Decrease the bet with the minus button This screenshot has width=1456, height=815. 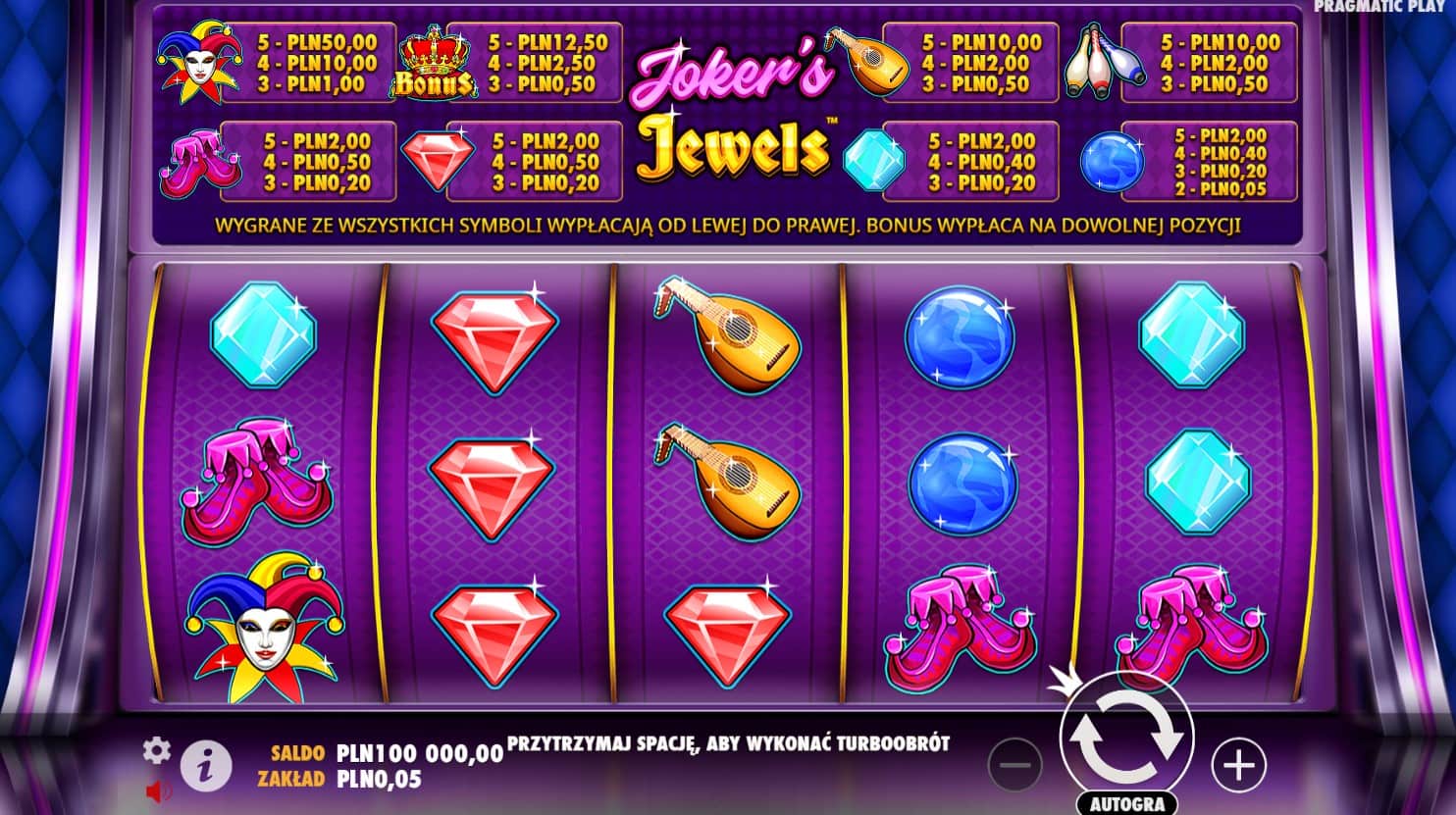1016,764
